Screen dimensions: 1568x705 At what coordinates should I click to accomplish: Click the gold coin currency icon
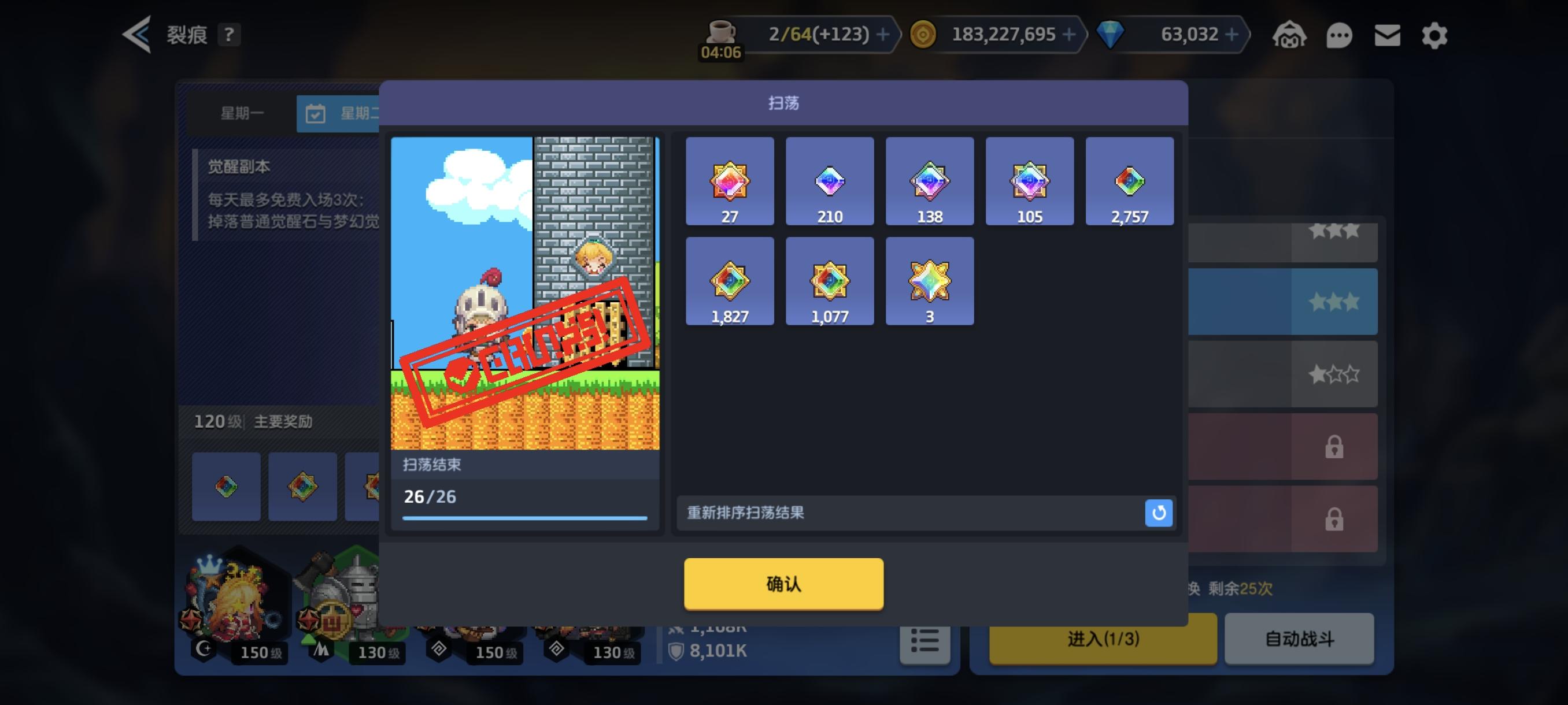(x=924, y=34)
